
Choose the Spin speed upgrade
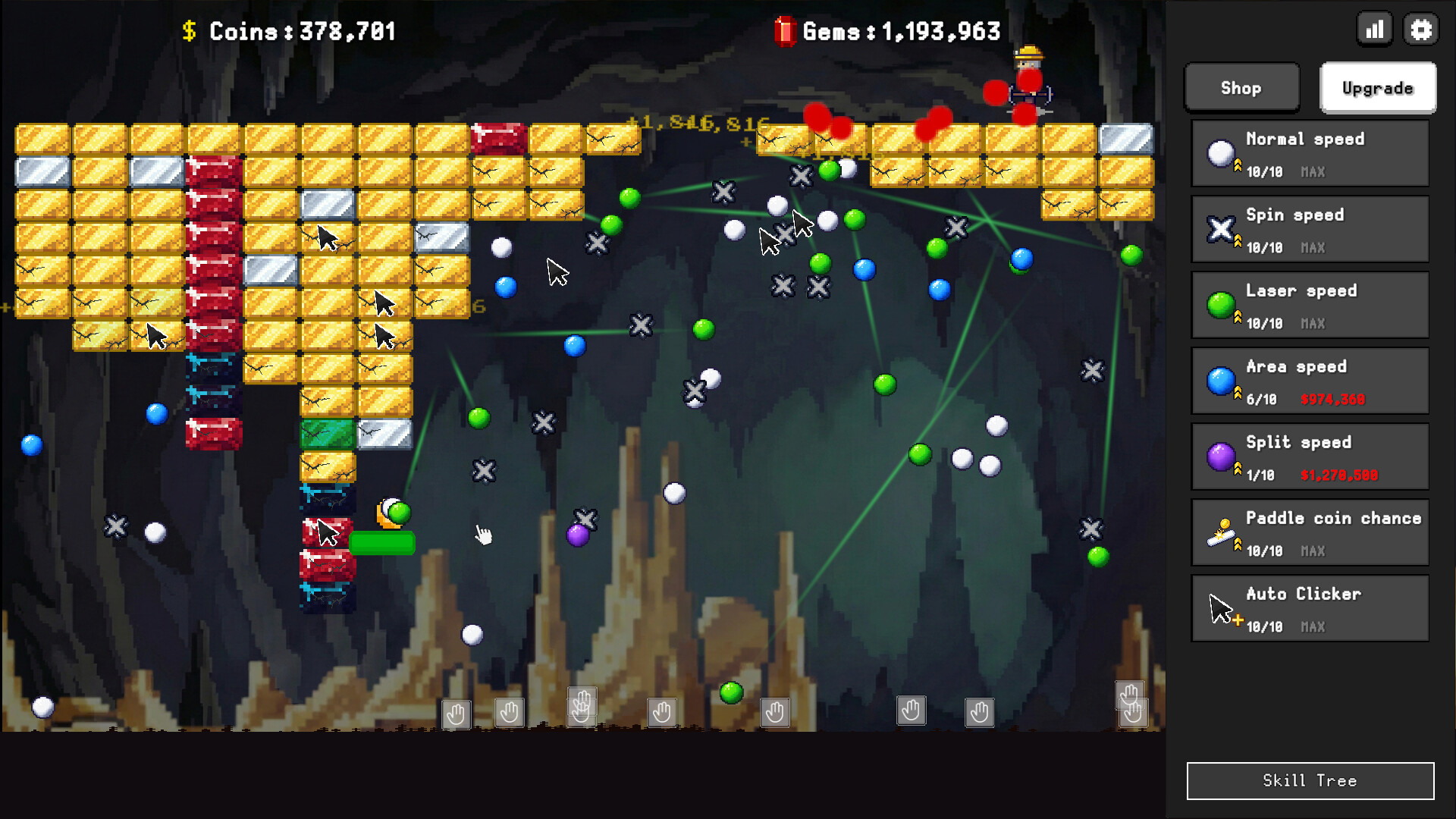(x=1310, y=230)
